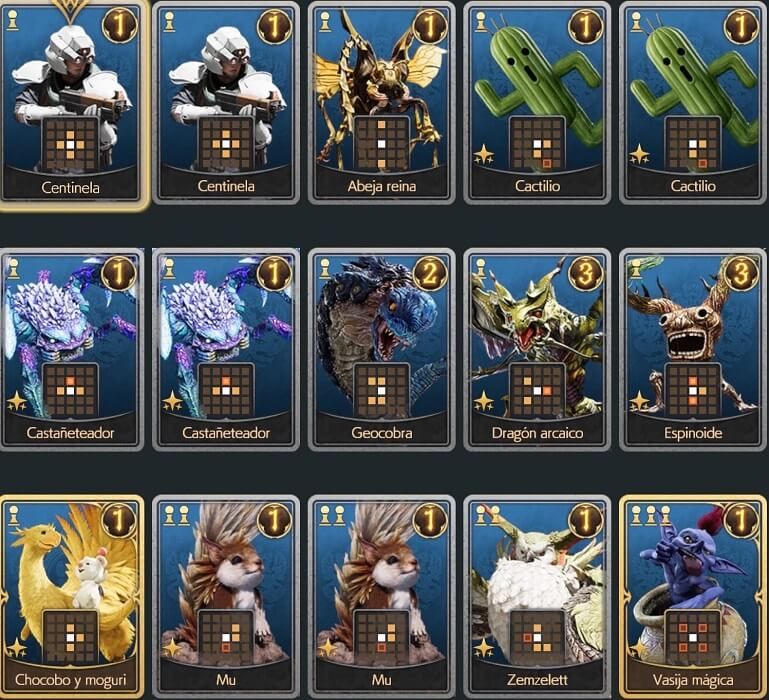Click the gold-highlighted Centinela card
Image resolution: width=769 pixels, height=700 pixels.
point(72,100)
